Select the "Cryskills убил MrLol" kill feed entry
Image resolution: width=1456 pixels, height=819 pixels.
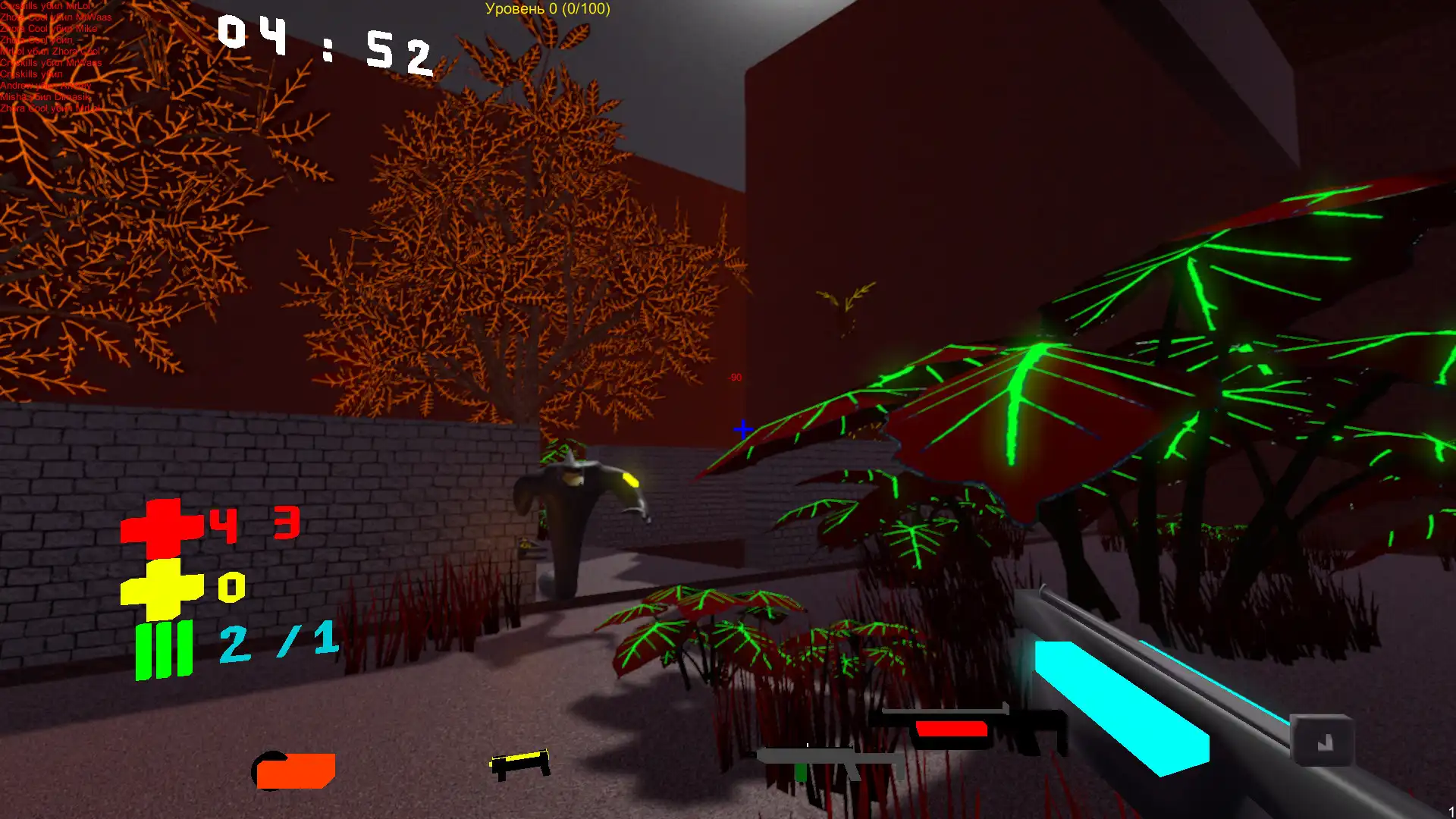pyautogui.click(x=45, y=6)
